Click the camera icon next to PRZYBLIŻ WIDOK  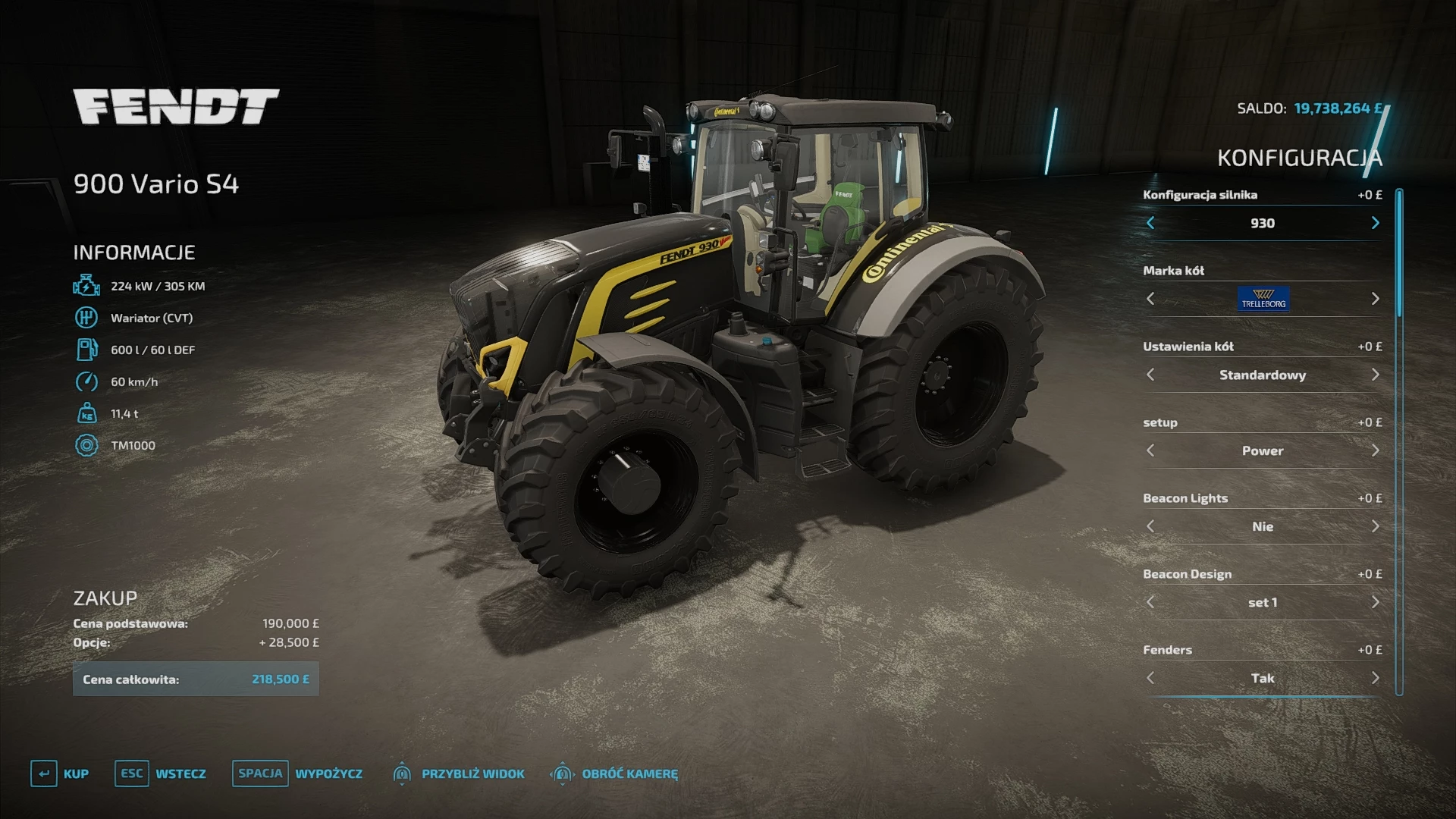point(403,774)
